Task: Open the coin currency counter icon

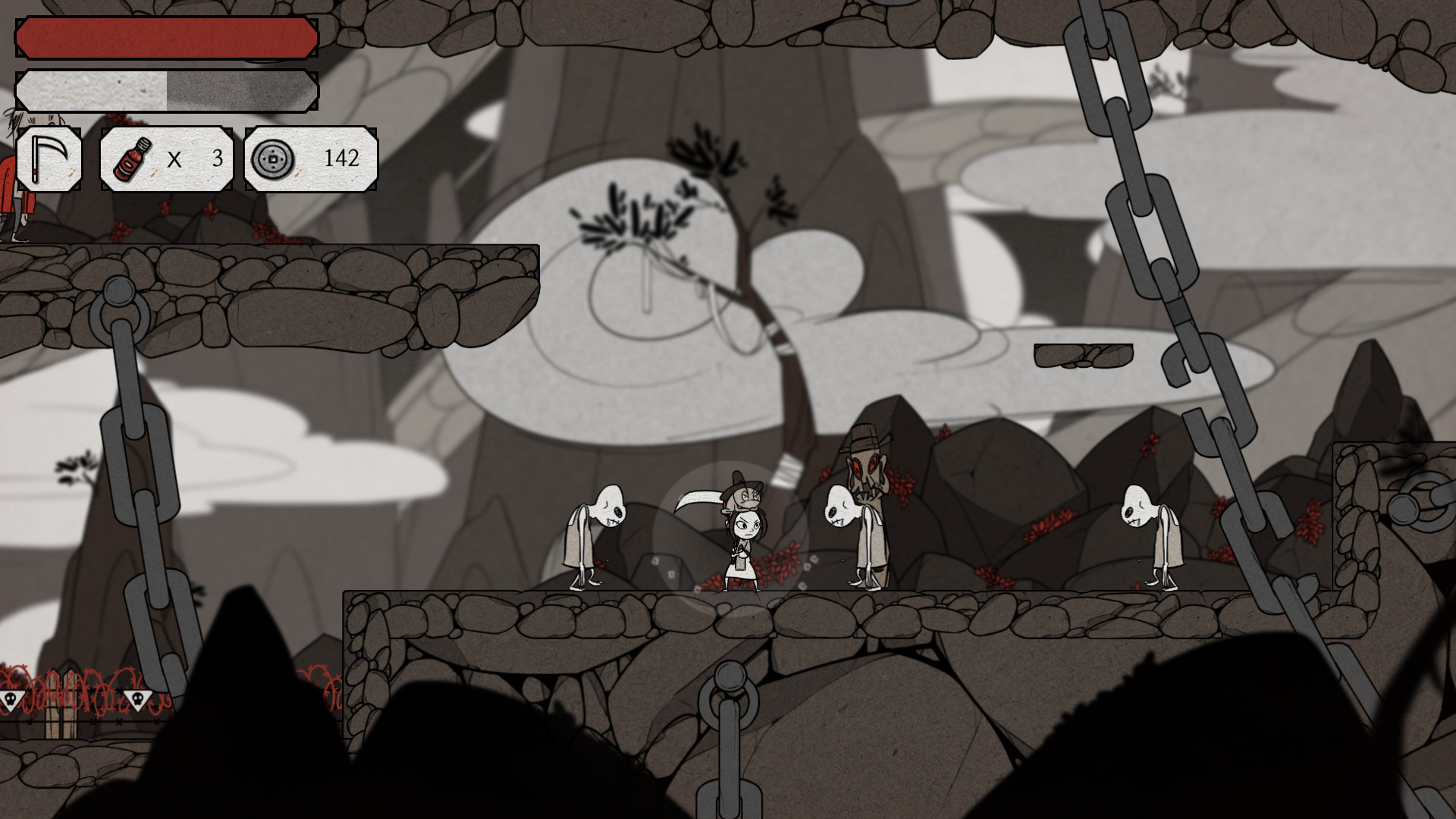Action: (x=274, y=159)
